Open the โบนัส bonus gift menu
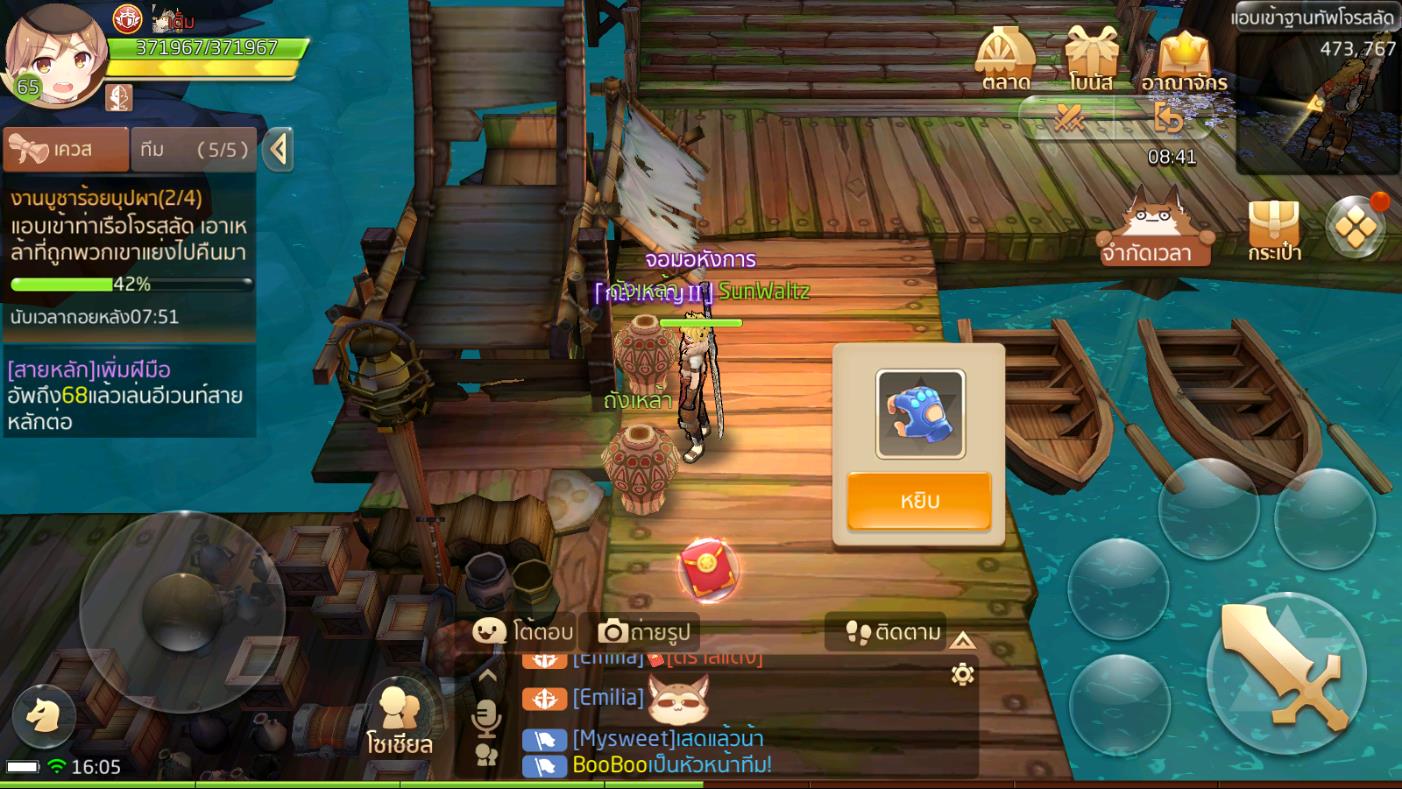This screenshot has width=1402, height=789. [x=1091, y=60]
